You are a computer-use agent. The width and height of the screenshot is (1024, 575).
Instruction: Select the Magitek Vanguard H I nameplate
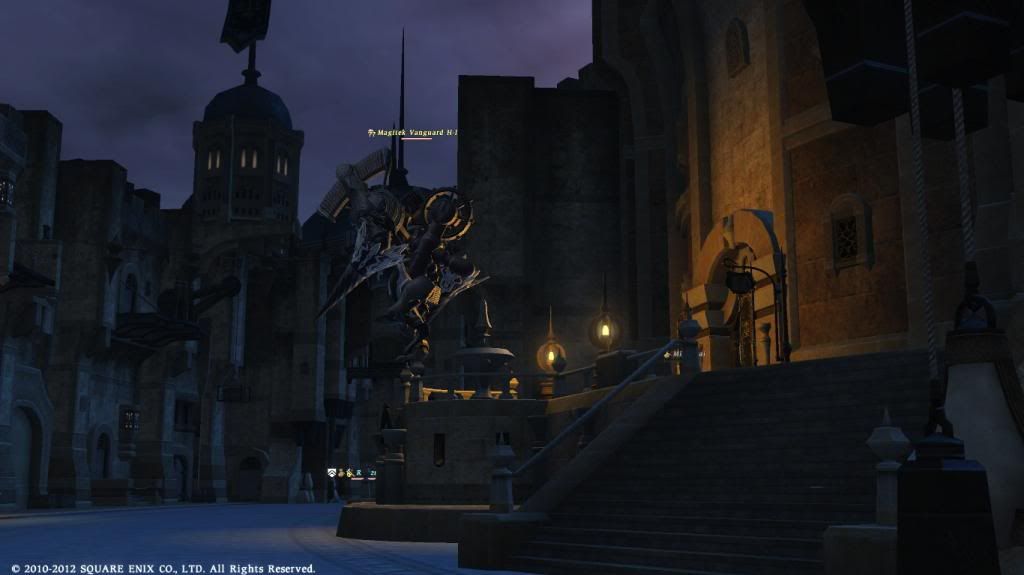tap(412, 132)
